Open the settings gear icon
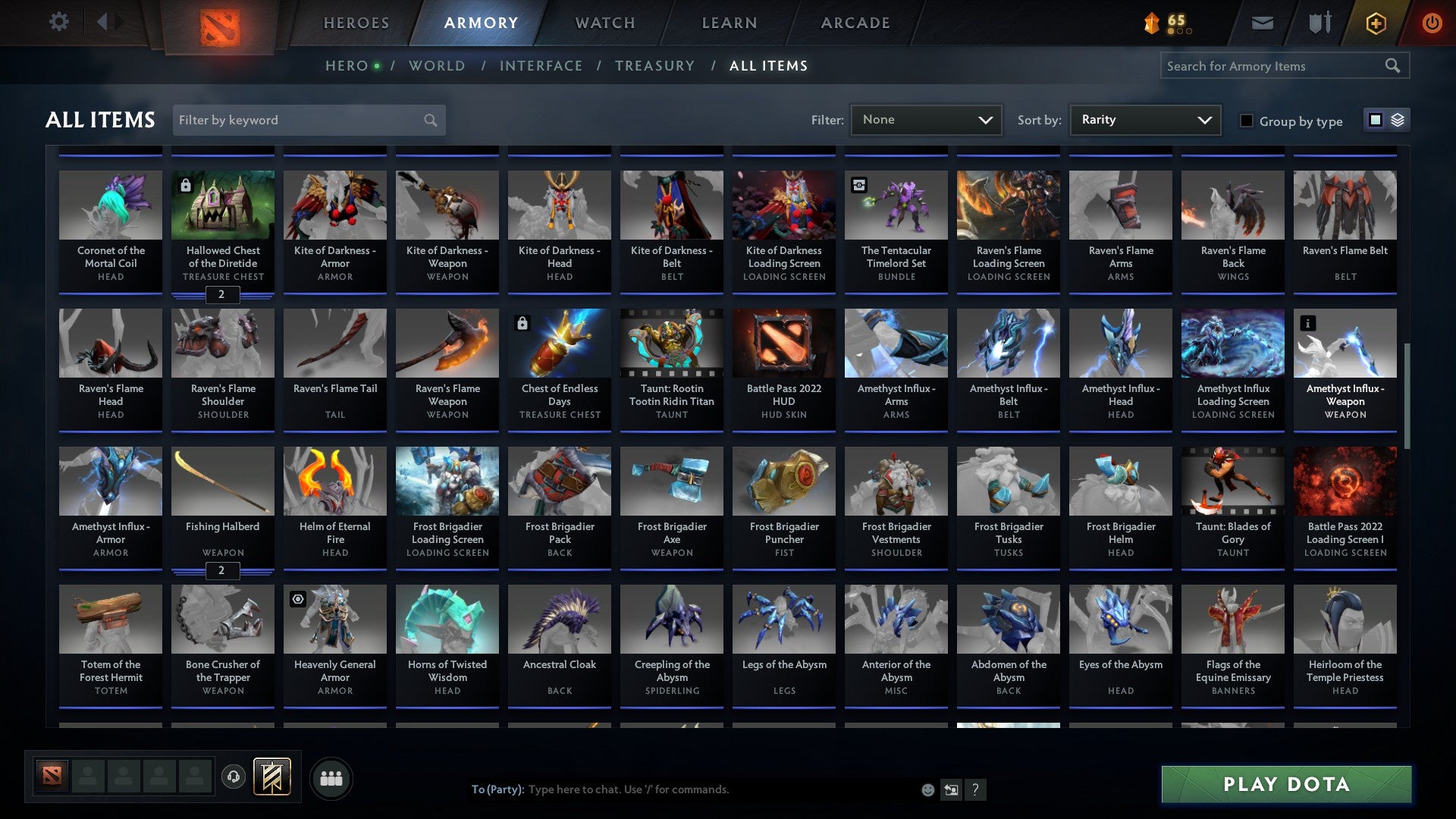The width and height of the screenshot is (1456, 819). tap(58, 22)
